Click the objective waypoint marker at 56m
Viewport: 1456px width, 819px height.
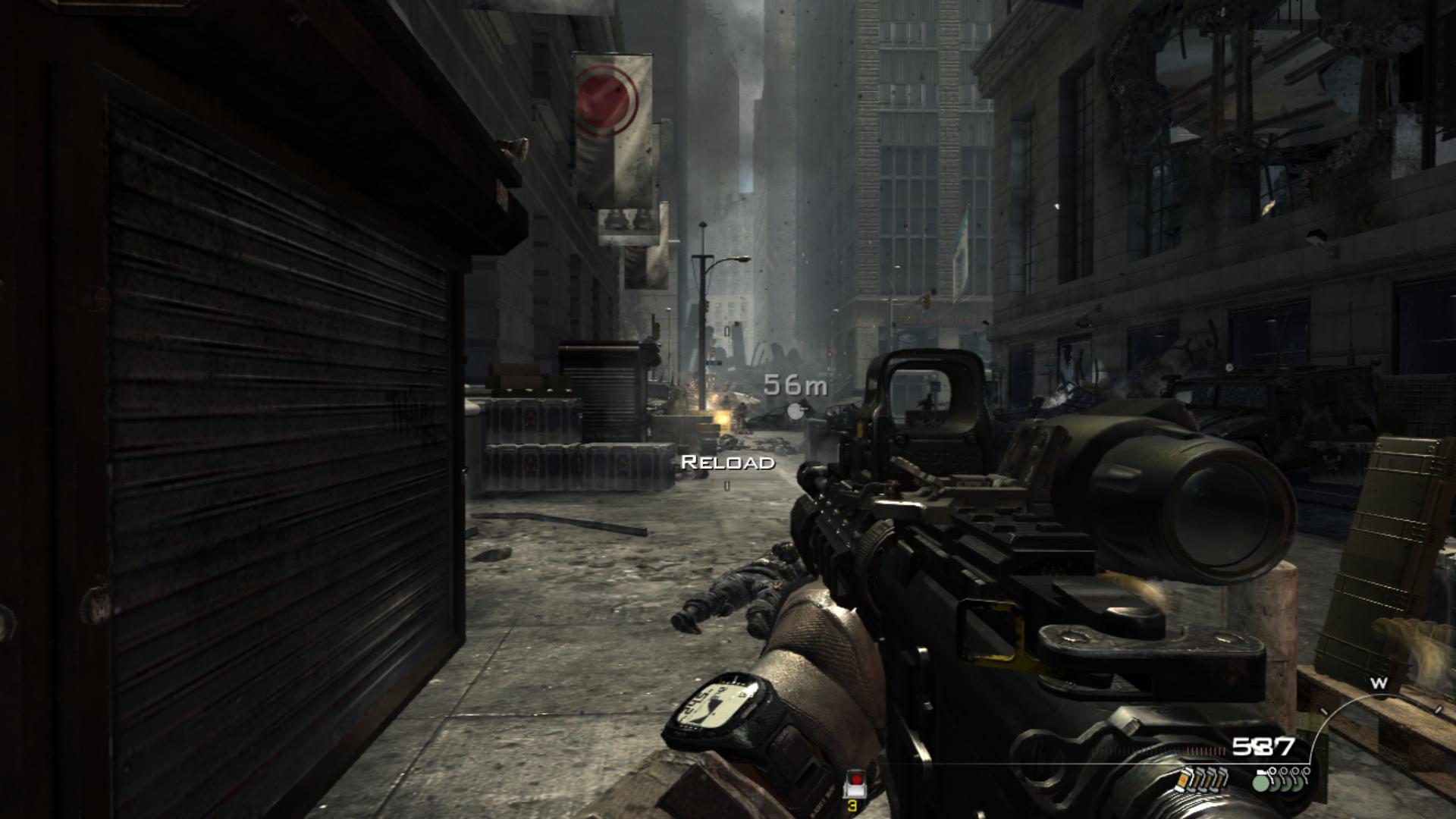[x=794, y=411]
